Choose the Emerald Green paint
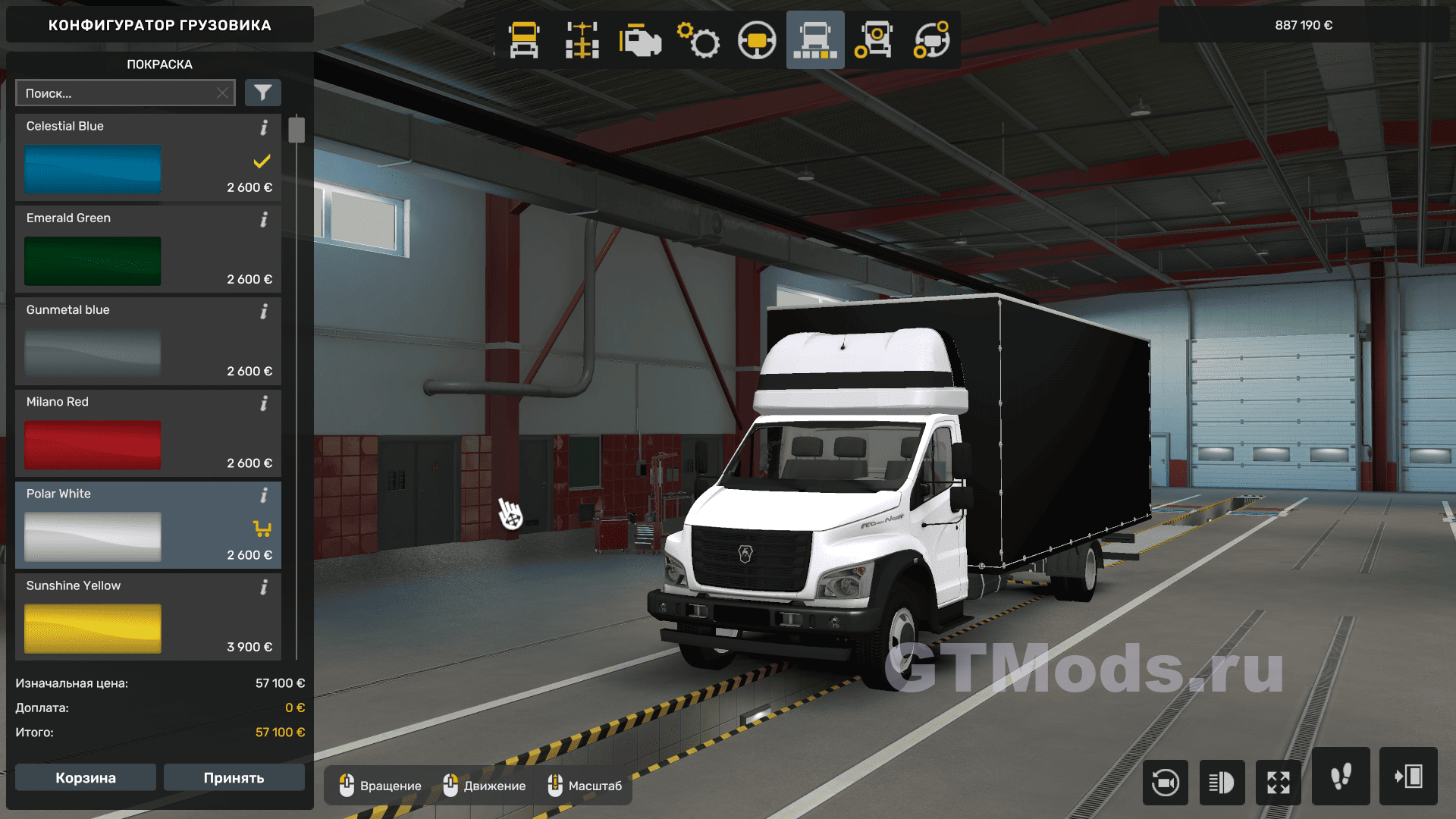 (x=93, y=261)
